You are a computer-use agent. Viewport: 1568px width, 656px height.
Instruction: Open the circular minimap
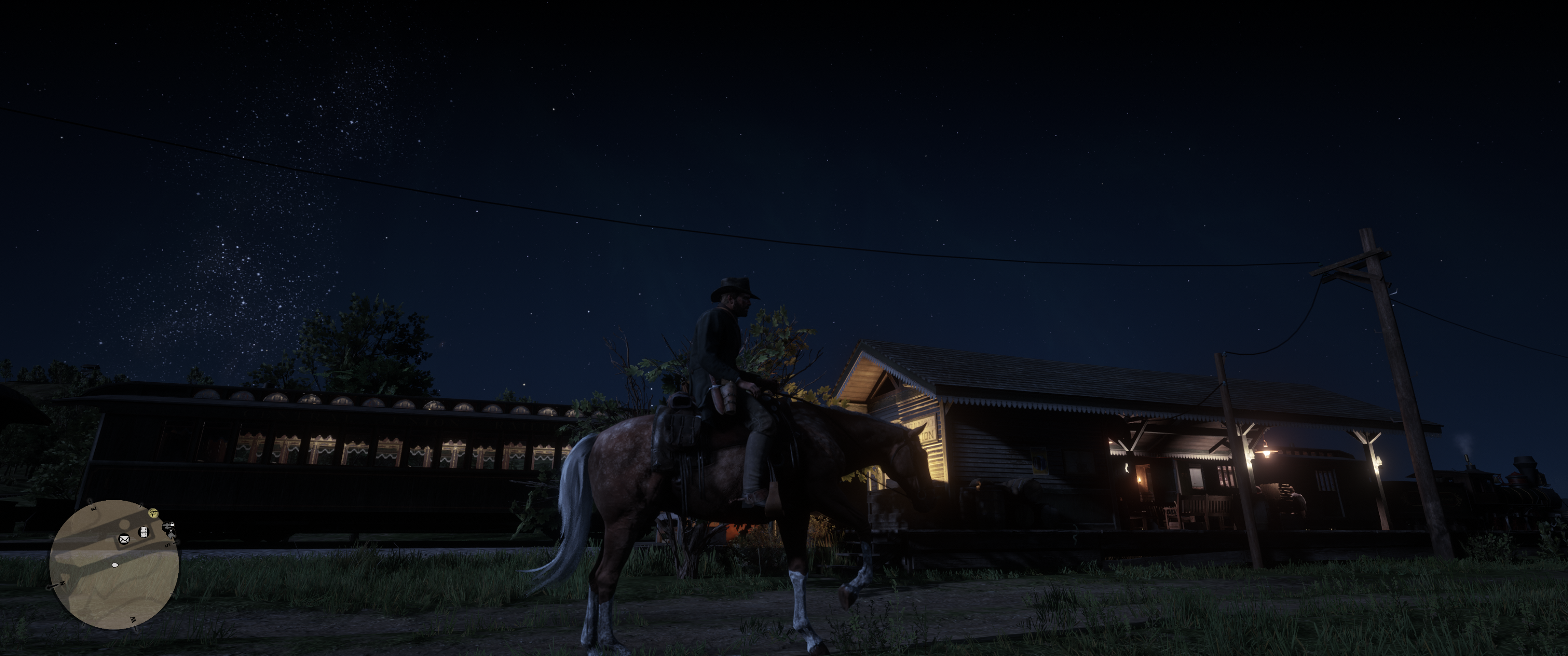[114, 564]
